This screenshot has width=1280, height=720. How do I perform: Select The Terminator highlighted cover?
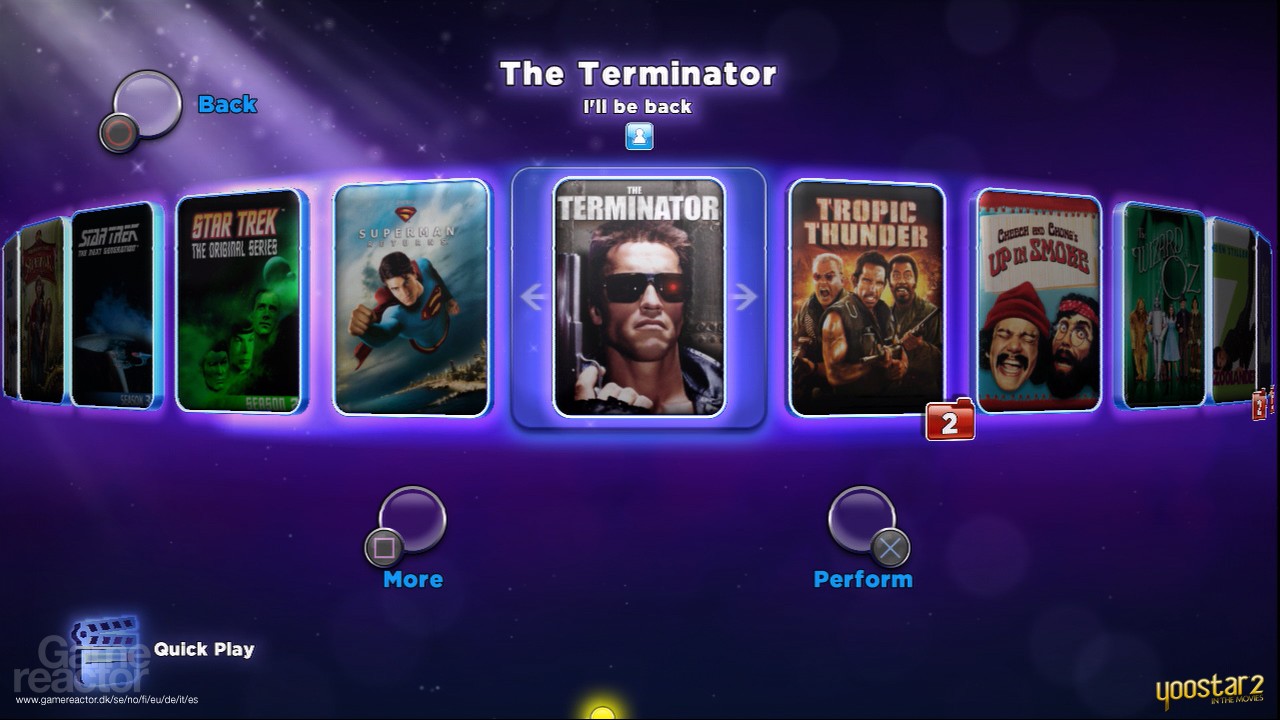(637, 295)
